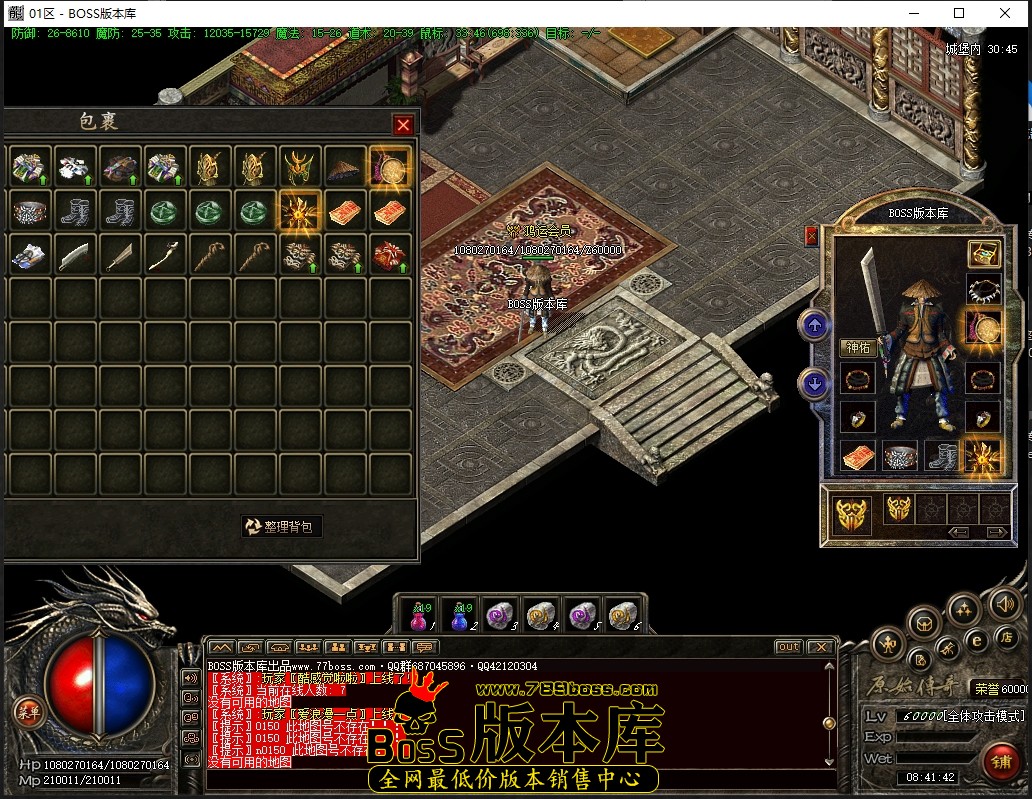1032x799 pixels.
Task: Toggle the speaker sound icon
Action: point(1003,603)
